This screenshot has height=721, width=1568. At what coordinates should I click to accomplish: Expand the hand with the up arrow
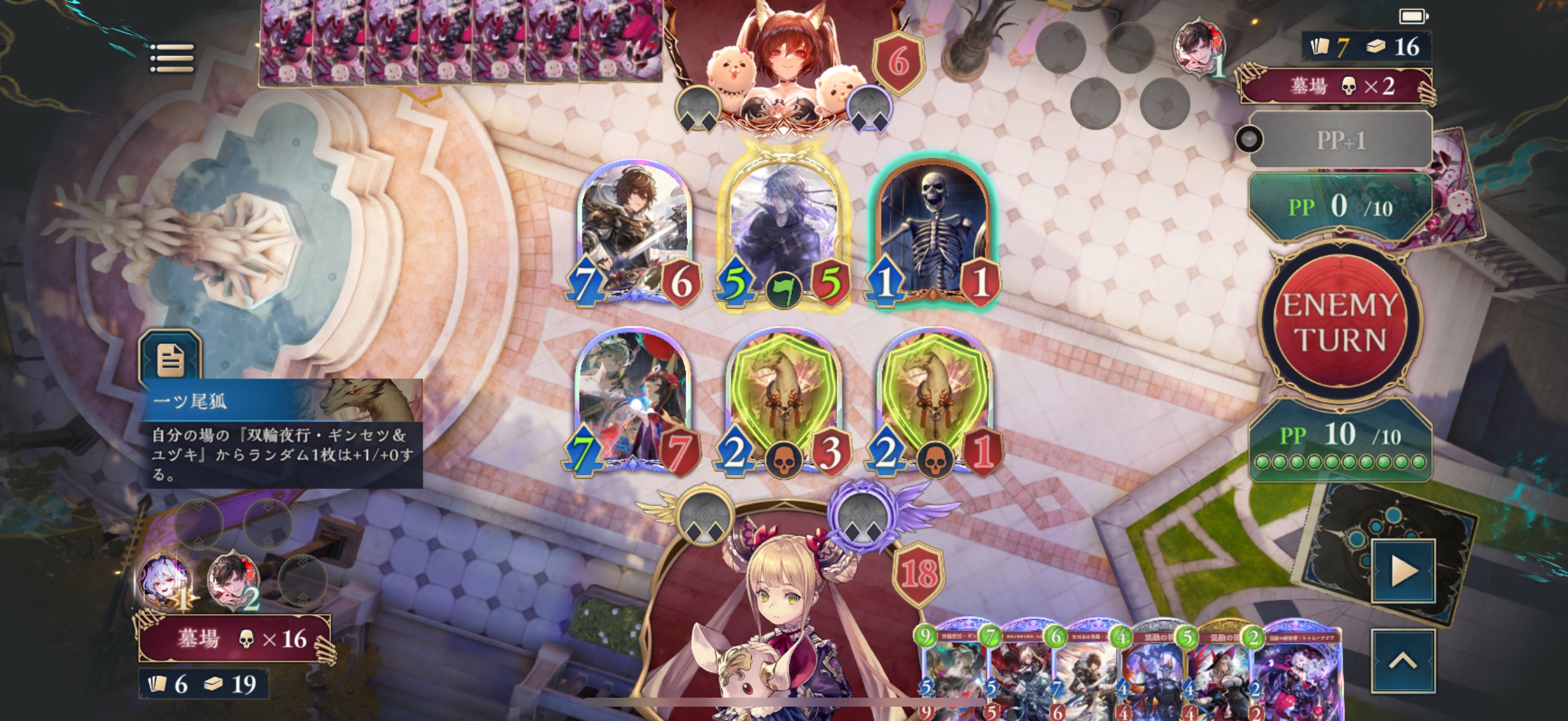(x=1402, y=661)
